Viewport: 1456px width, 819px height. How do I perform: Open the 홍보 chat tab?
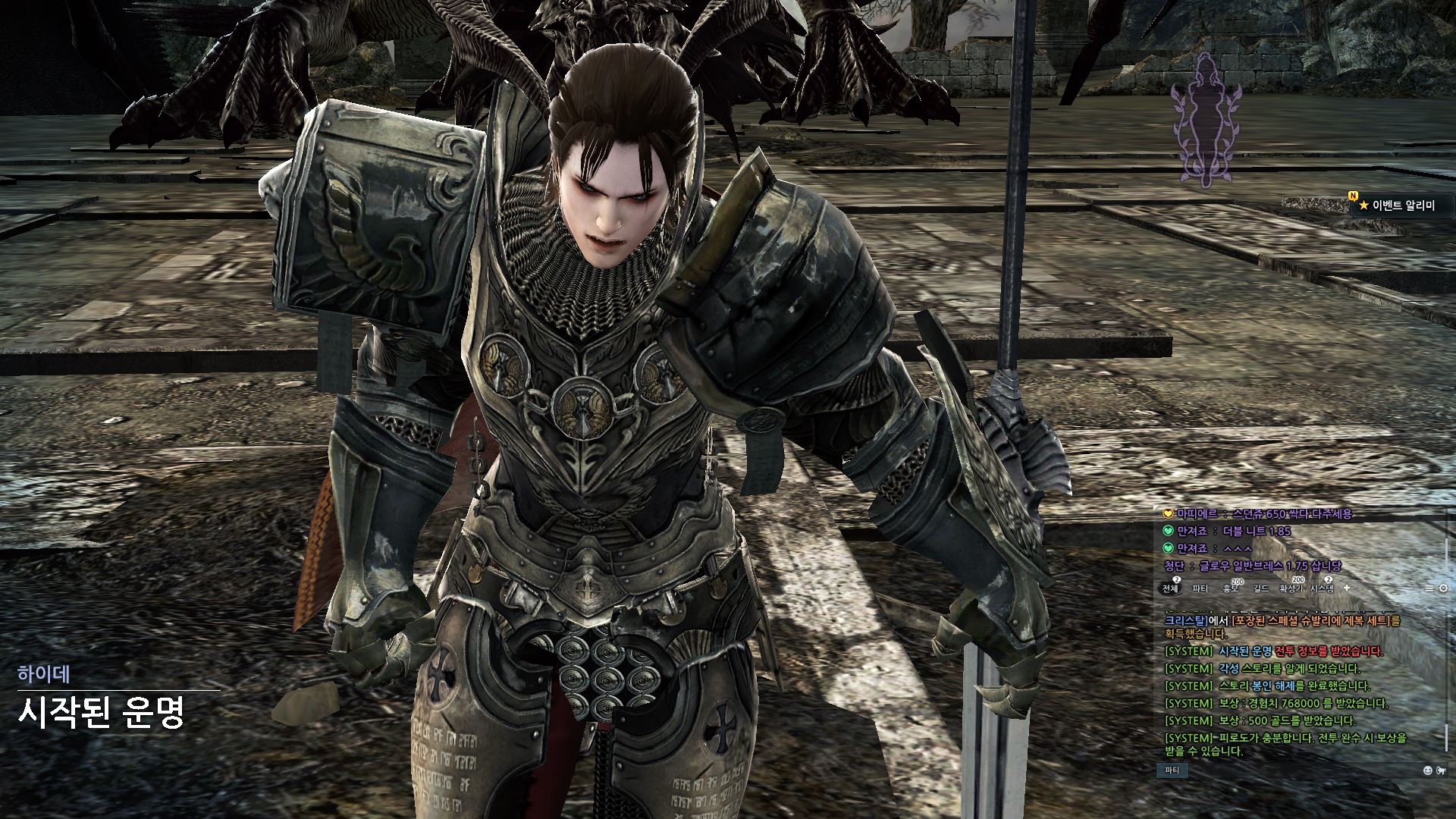[x=1230, y=588]
